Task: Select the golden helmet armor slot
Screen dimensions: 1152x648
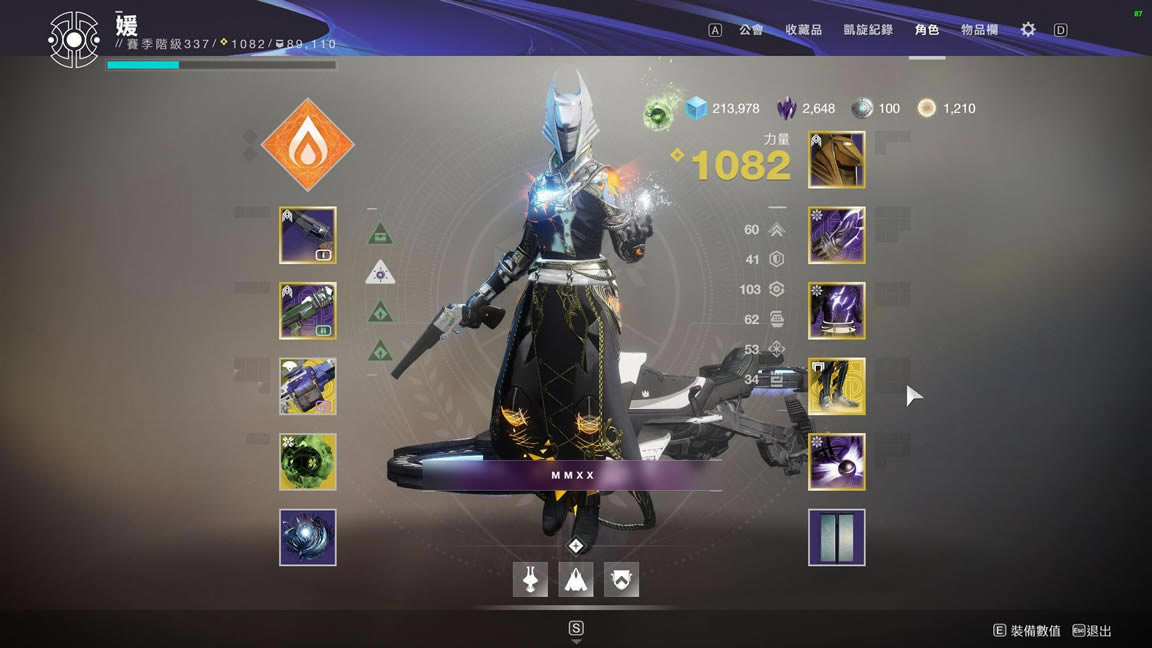Action: coord(836,160)
